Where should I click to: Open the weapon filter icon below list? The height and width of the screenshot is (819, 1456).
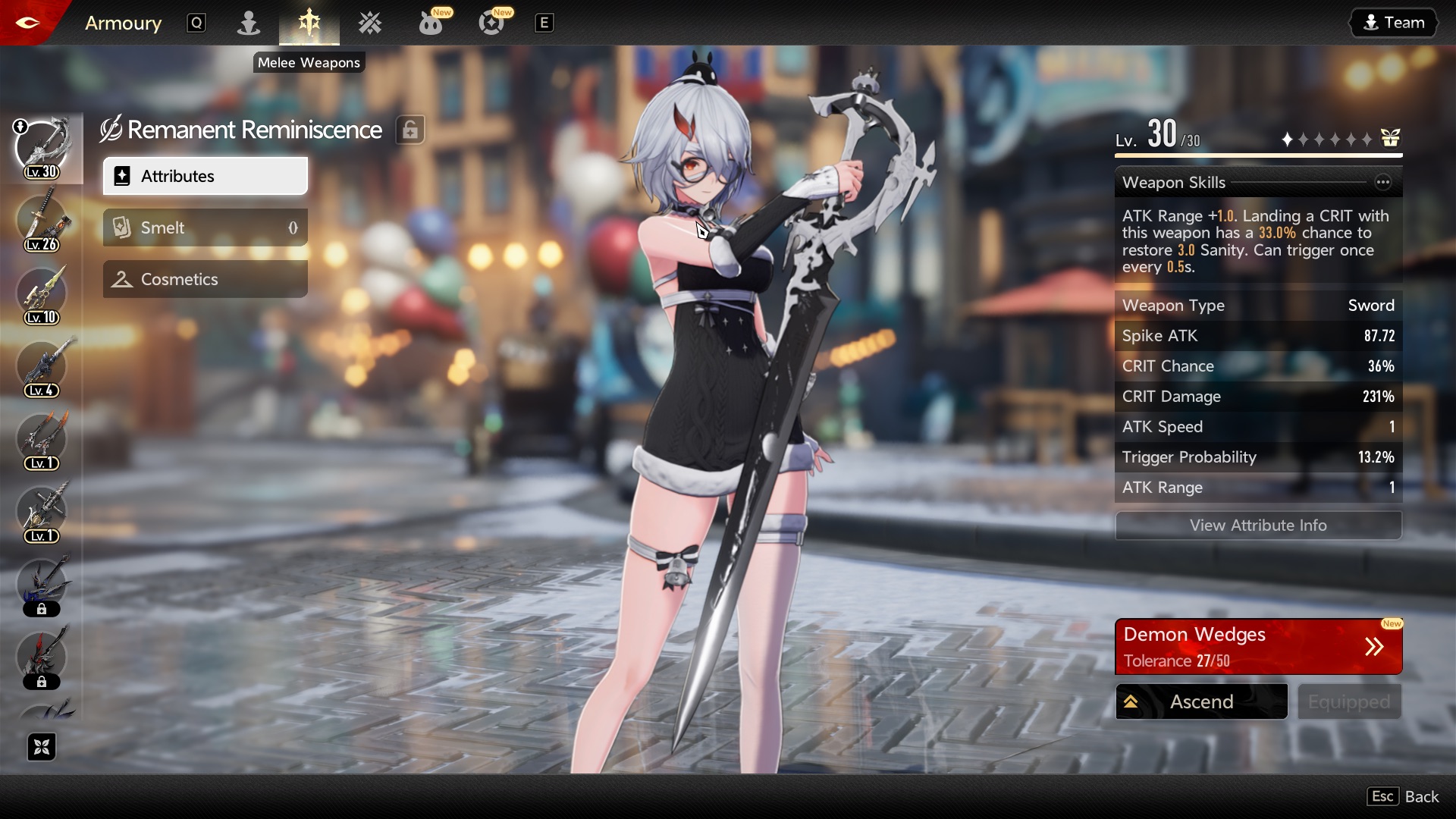pos(42,747)
